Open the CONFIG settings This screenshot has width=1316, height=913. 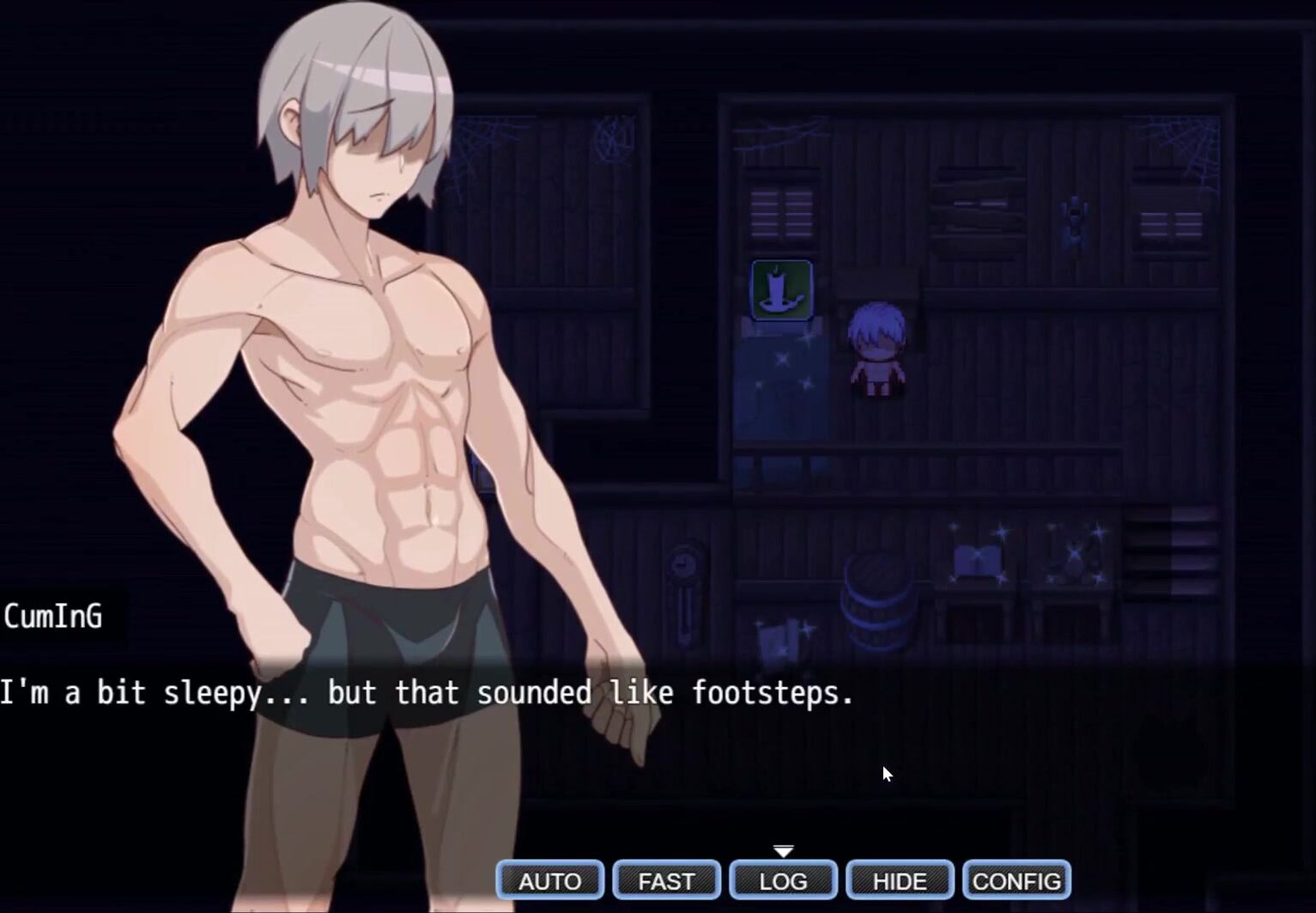click(x=1016, y=880)
